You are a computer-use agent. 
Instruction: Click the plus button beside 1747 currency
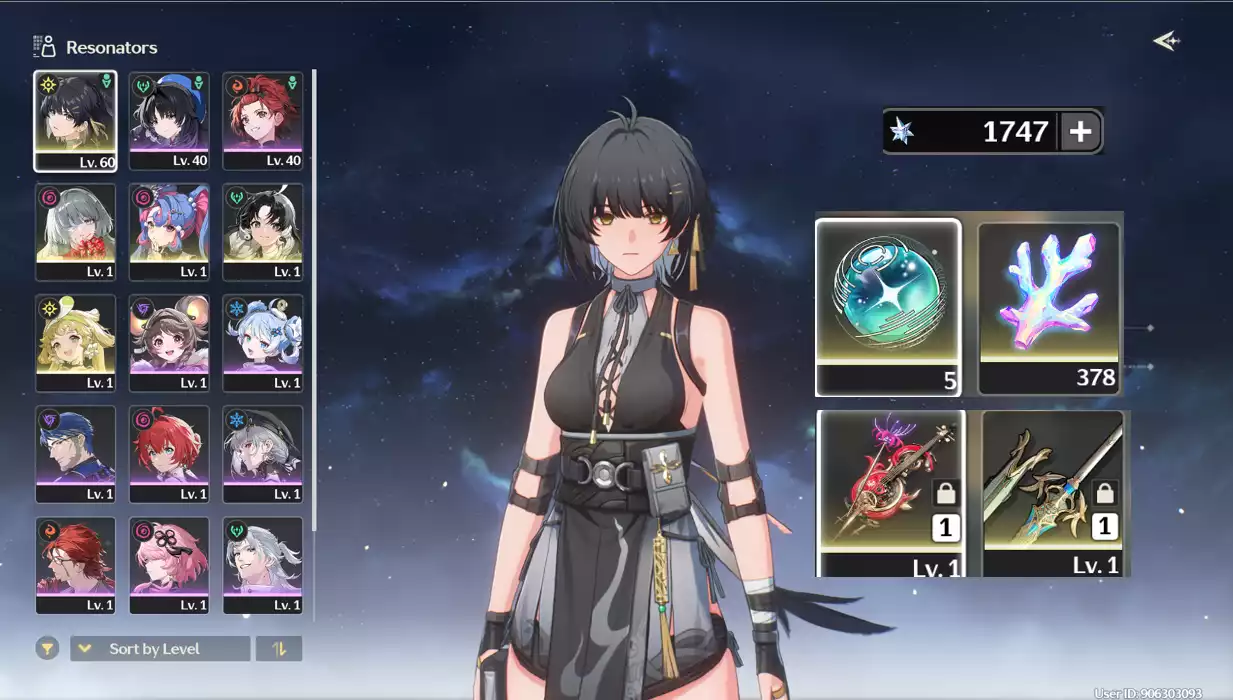coord(1080,131)
